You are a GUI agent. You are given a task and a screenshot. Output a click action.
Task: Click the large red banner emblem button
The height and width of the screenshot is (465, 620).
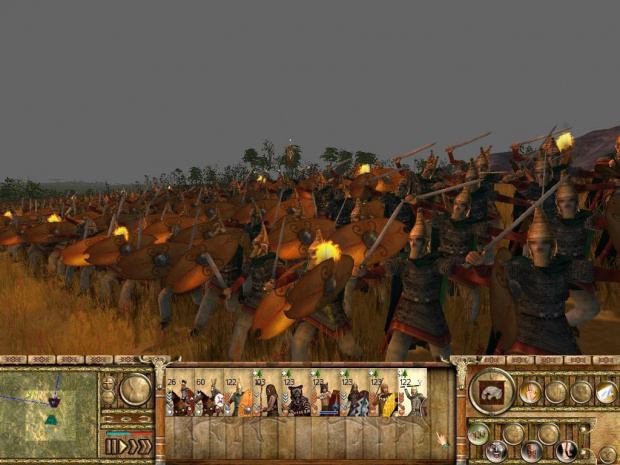(492, 391)
